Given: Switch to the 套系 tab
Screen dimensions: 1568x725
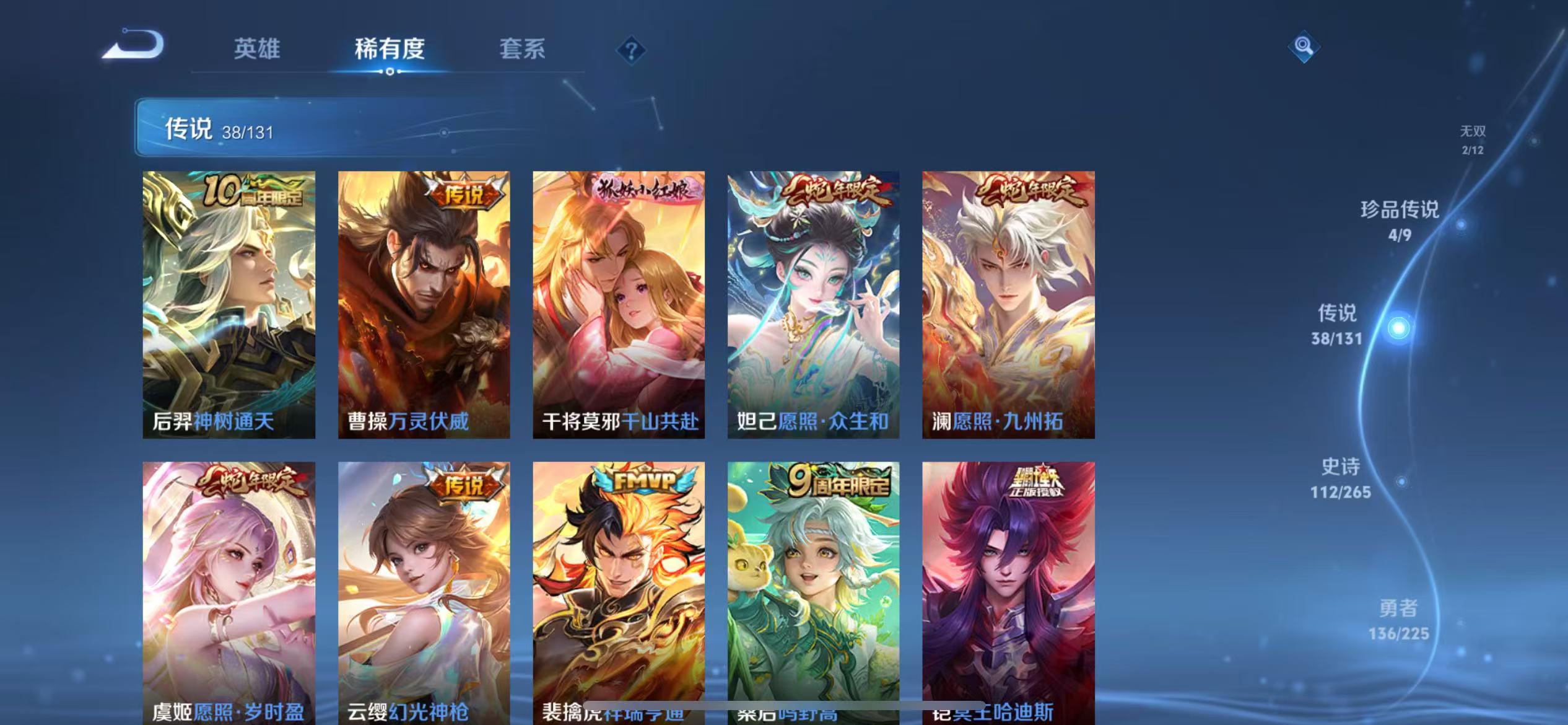Looking at the screenshot, I should [523, 50].
